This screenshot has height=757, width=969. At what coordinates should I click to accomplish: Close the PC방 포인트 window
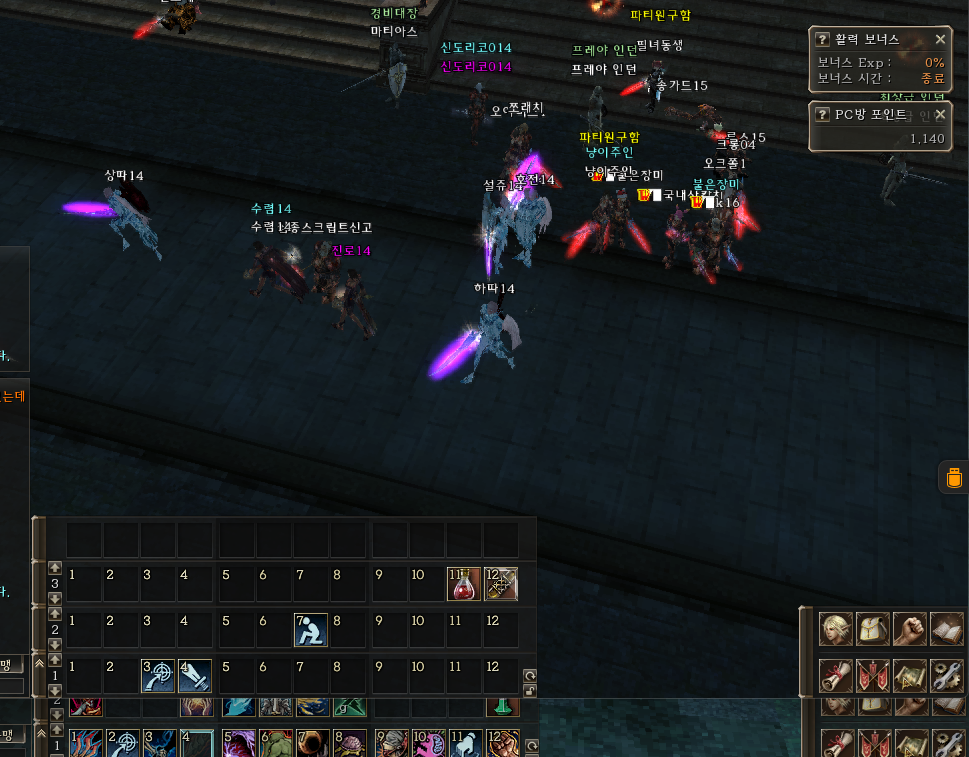(x=940, y=114)
